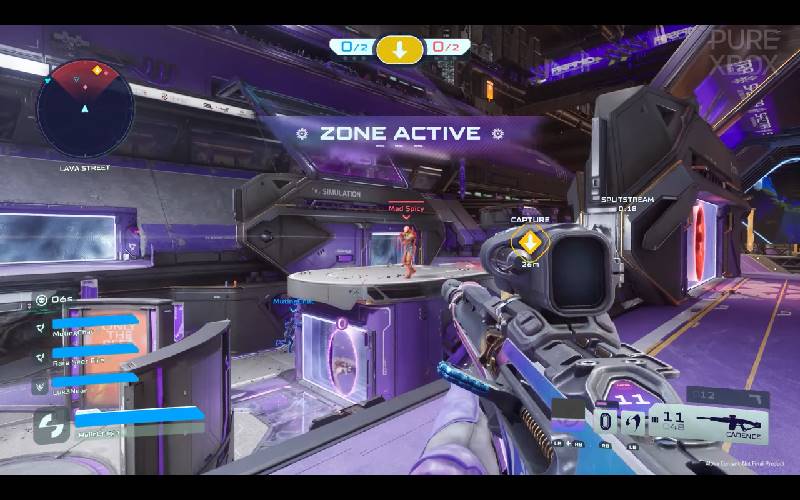Click the Capture zone waypoint marker

click(531, 241)
